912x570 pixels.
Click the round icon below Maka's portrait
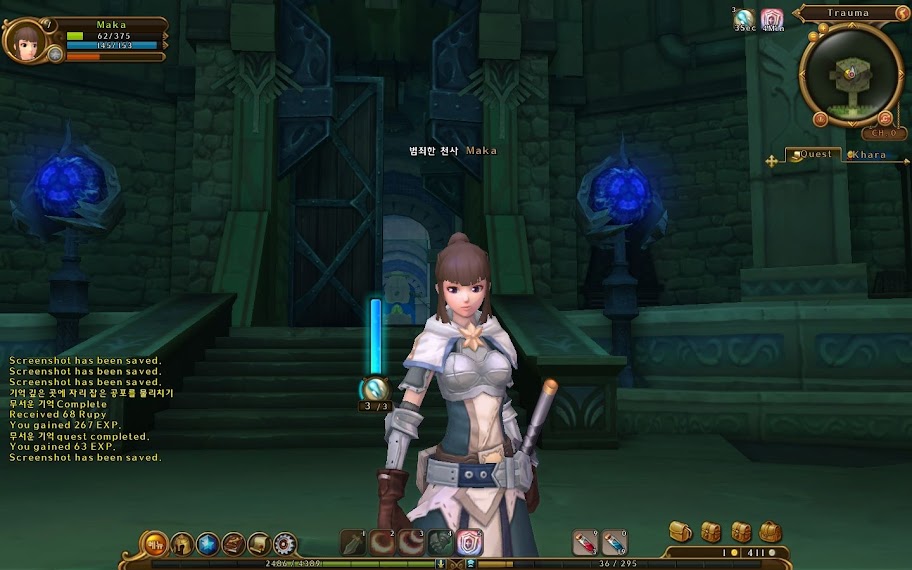coord(55,56)
